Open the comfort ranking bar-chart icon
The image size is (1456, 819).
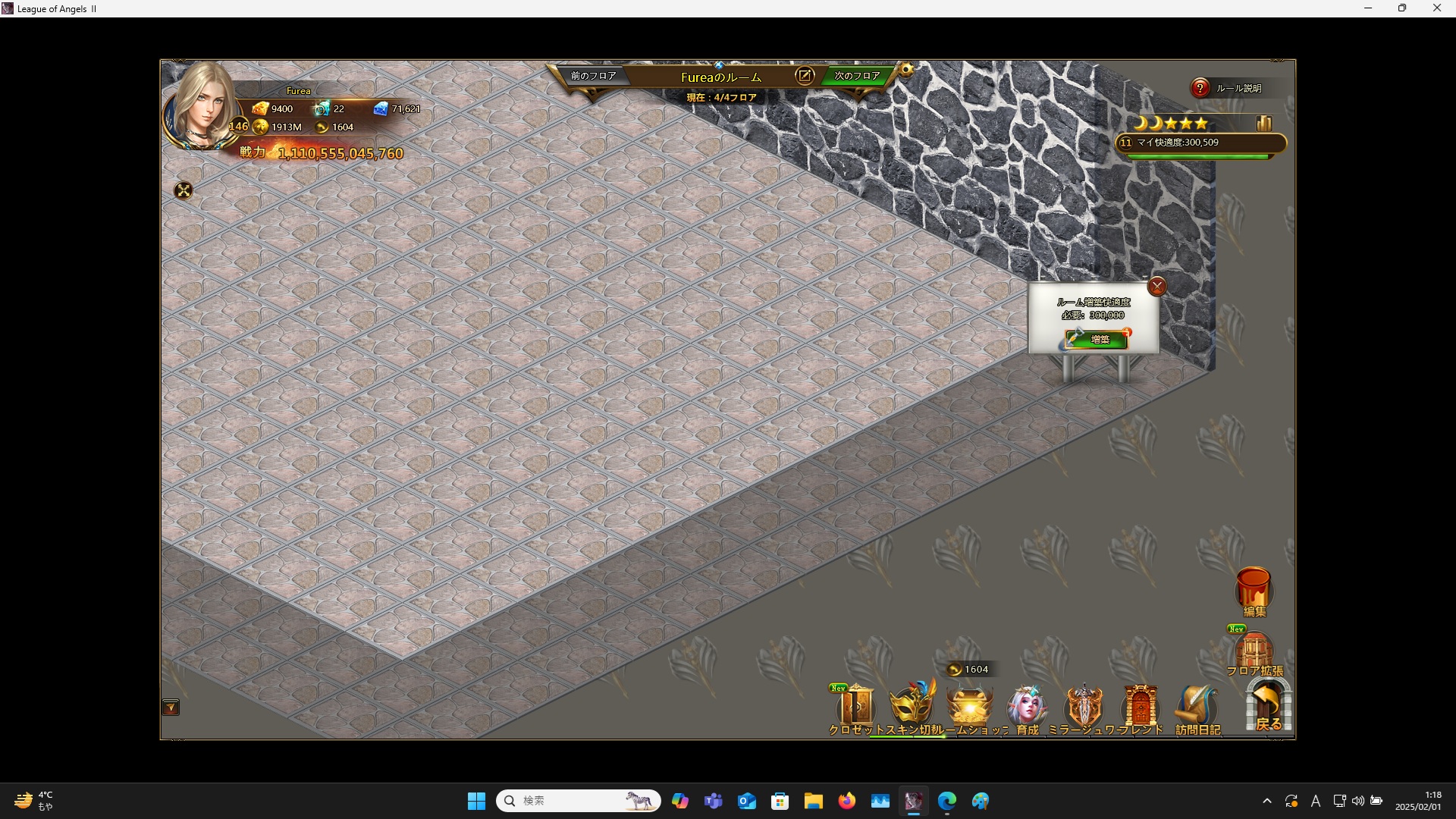(1264, 123)
